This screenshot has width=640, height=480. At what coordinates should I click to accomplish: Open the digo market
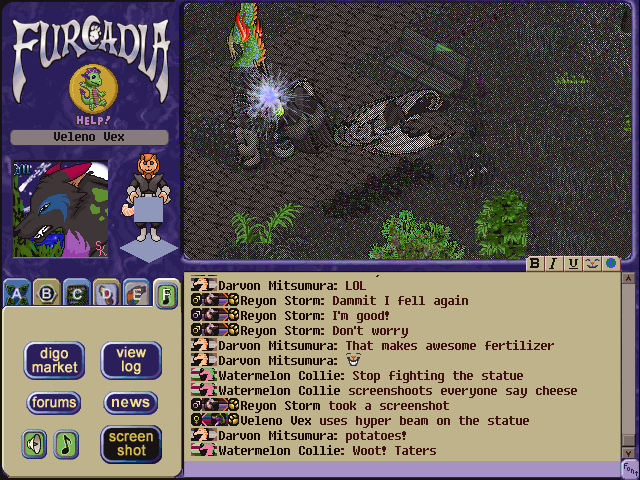[x=54, y=360]
